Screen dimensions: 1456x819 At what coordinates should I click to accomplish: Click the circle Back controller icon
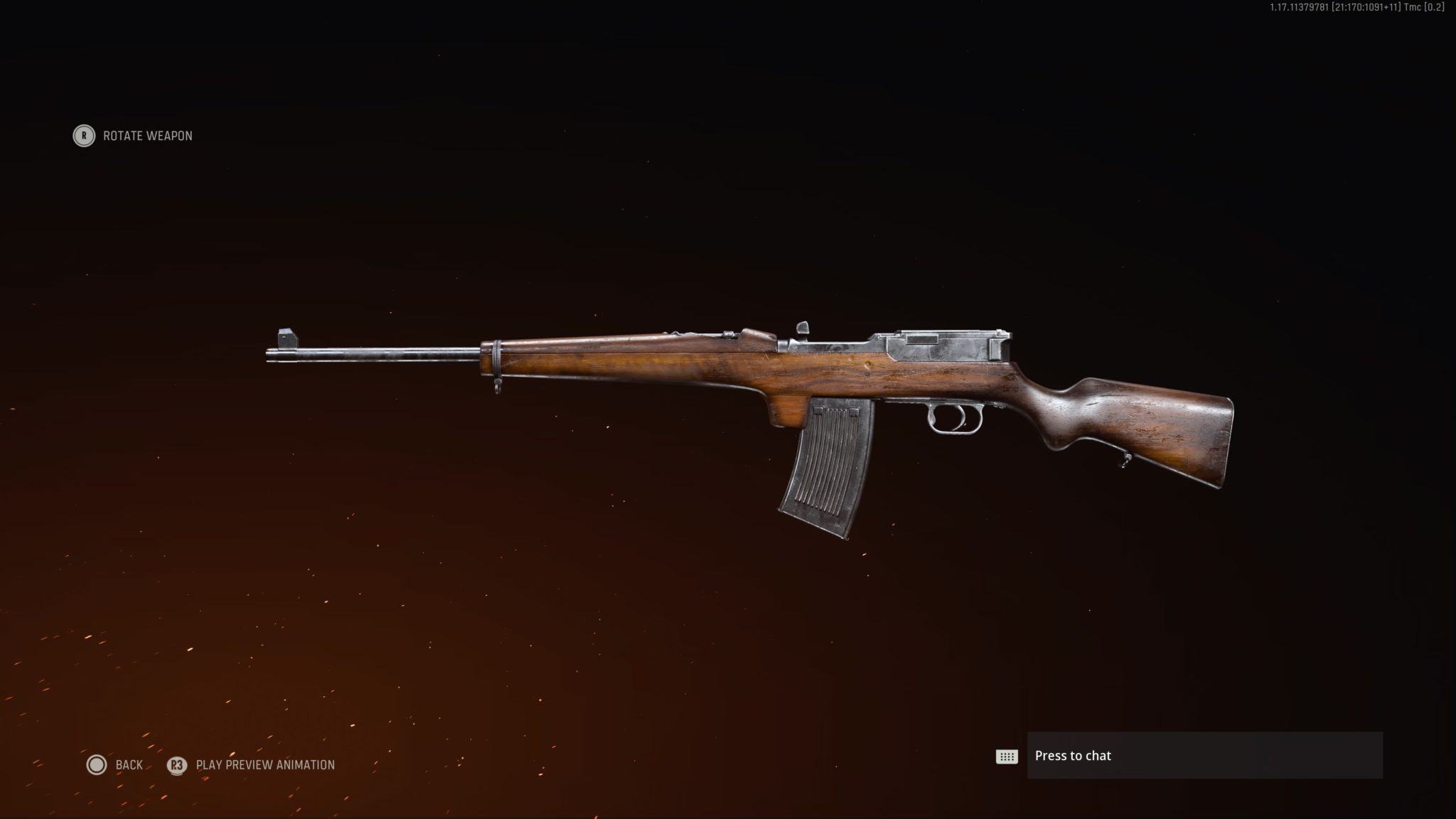coord(97,765)
